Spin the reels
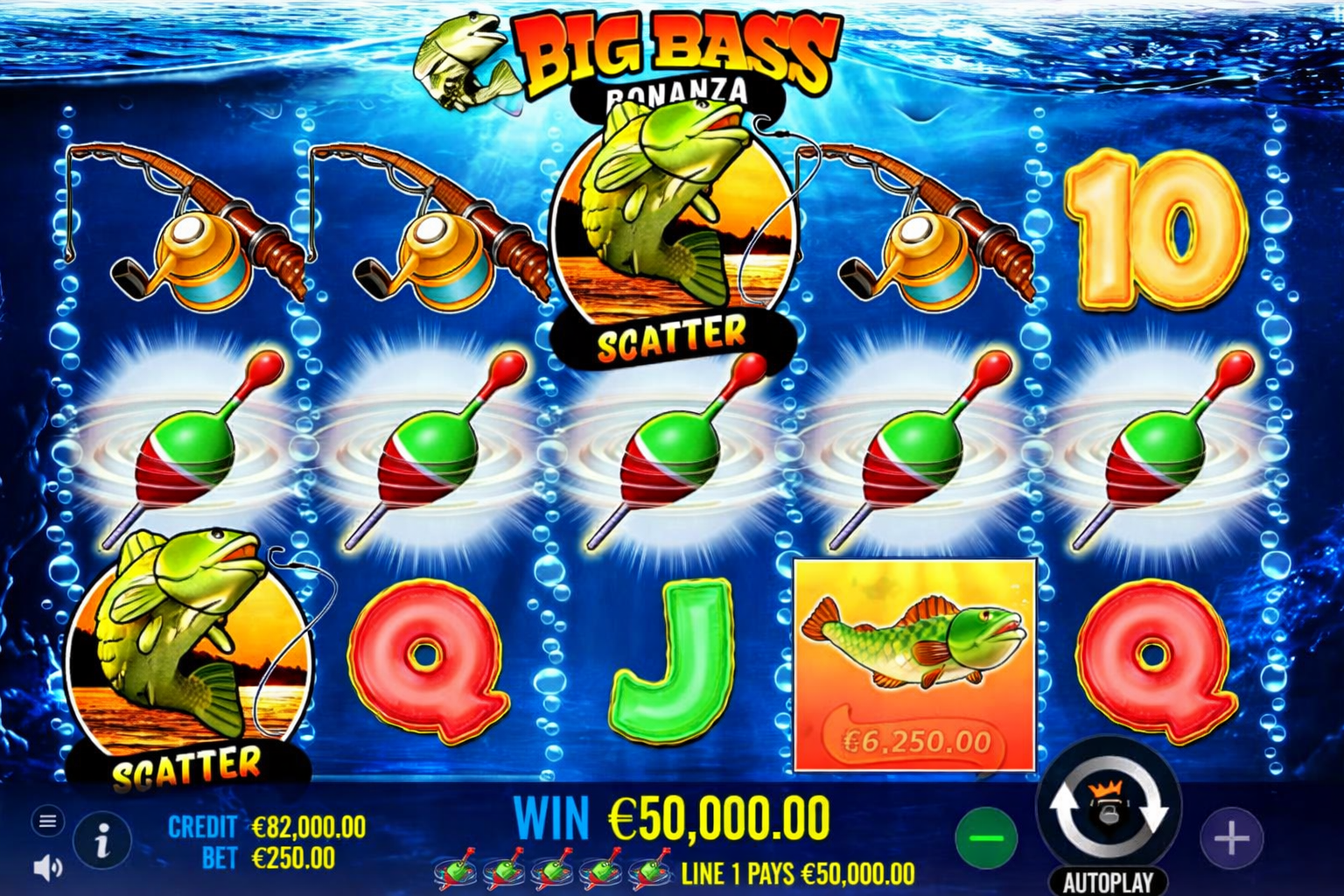The image size is (1344, 896). [1108, 809]
